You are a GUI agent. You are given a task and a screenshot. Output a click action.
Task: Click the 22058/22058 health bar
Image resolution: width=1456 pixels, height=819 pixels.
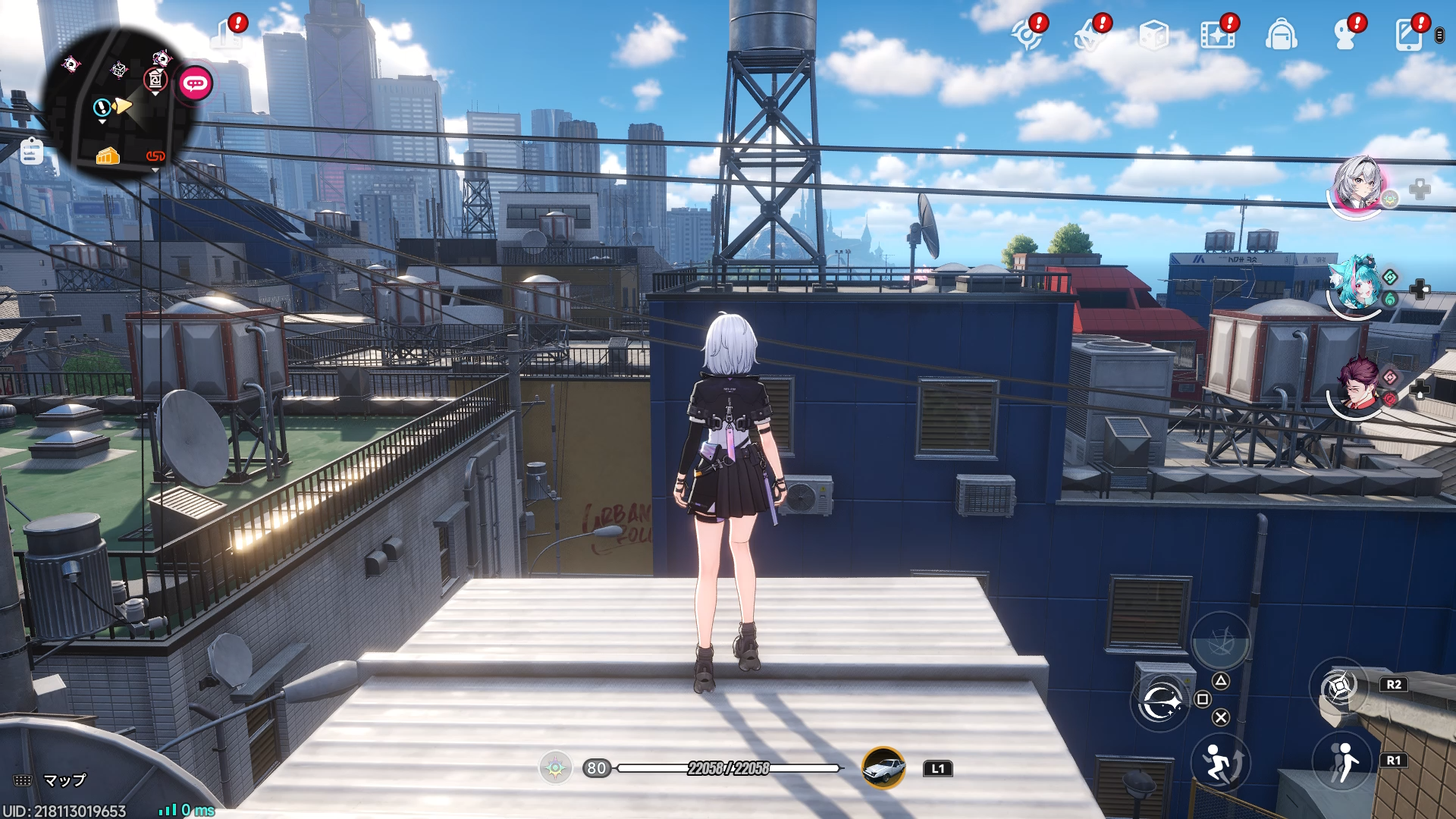click(x=730, y=768)
